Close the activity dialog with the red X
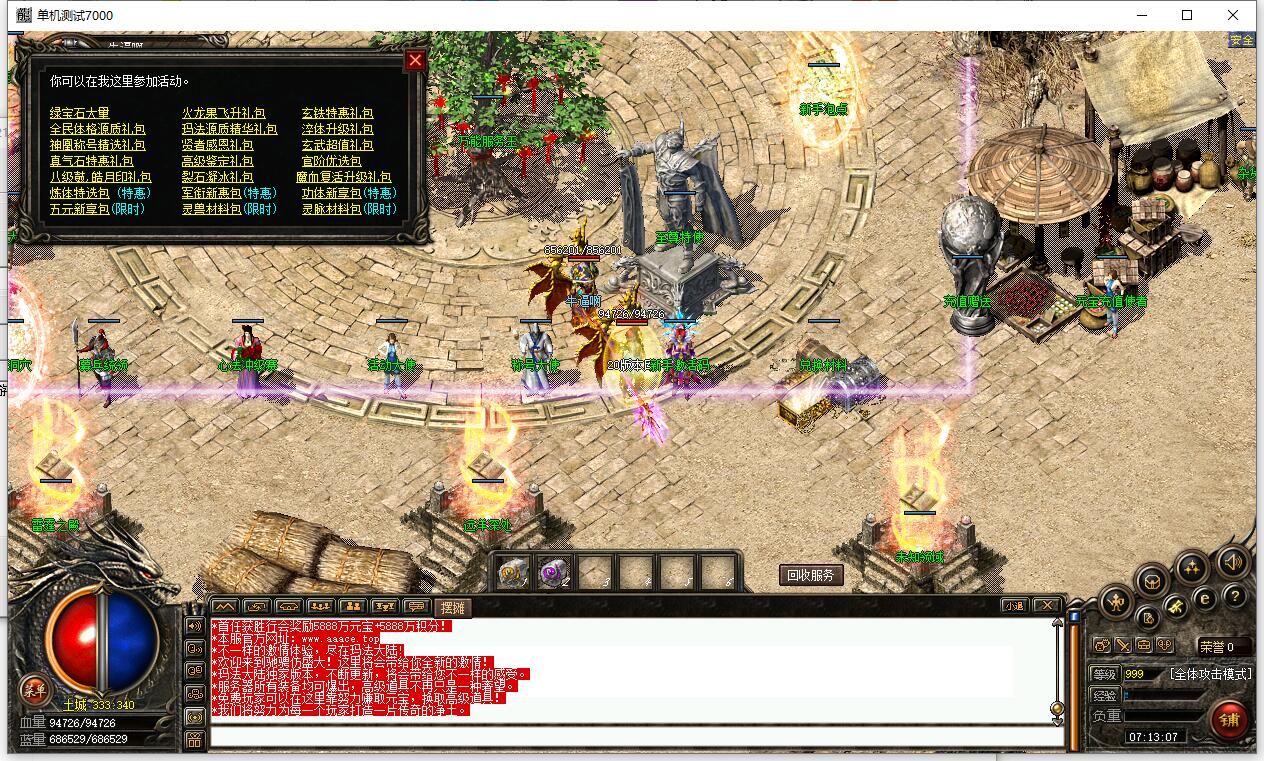Image resolution: width=1264 pixels, height=761 pixels. (415, 60)
